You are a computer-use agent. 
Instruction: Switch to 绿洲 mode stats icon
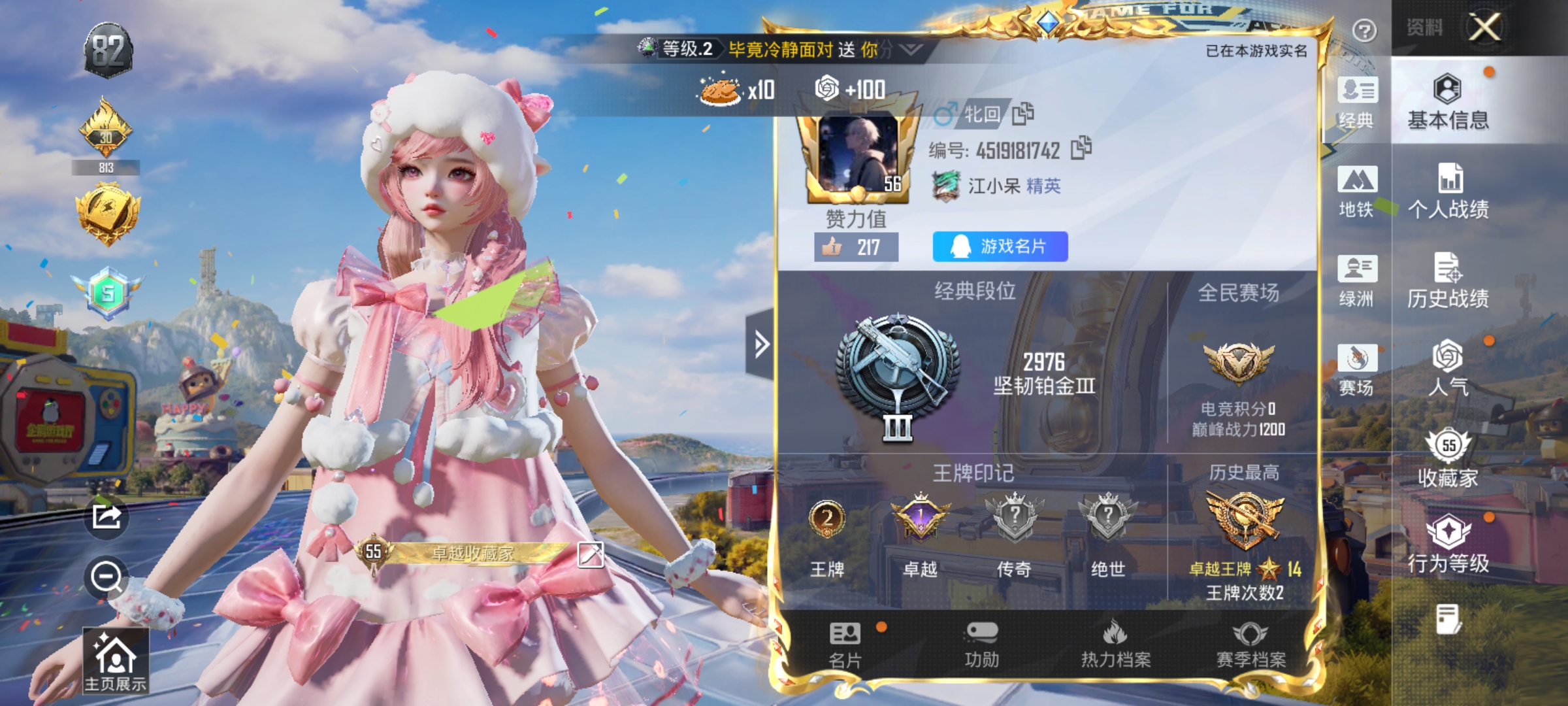tap(1358, 281)
